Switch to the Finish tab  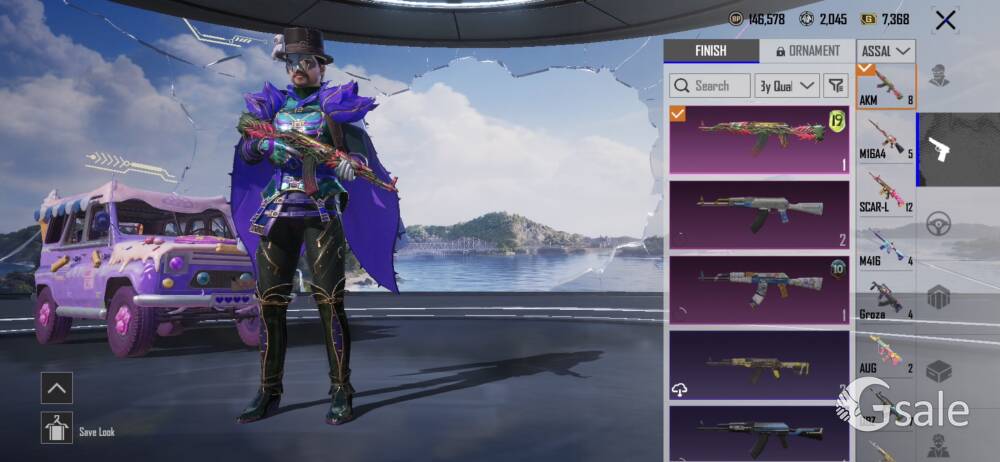coord(711,51)
